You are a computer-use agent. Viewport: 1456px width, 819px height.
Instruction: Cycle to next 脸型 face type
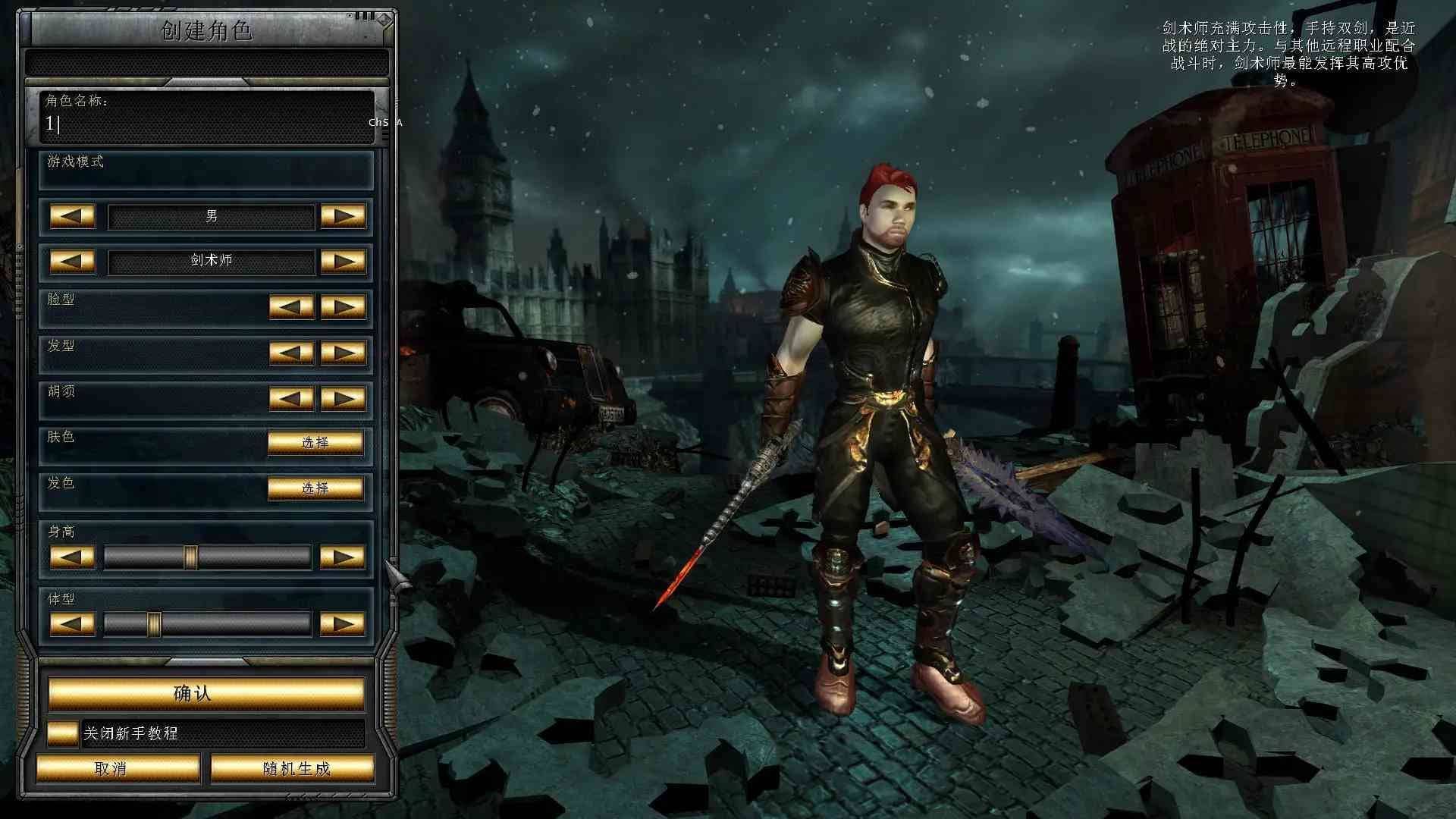[343, 307]
